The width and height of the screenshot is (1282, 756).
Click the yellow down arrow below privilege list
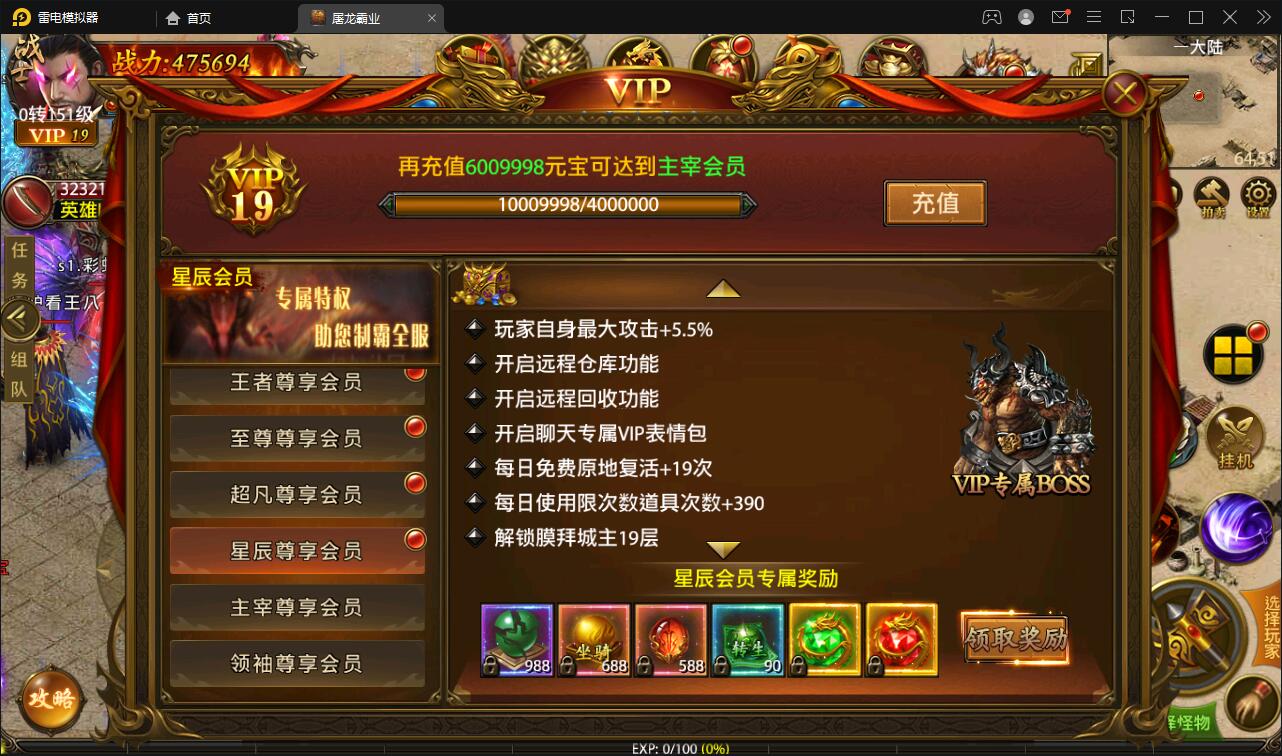pos(724,548)
